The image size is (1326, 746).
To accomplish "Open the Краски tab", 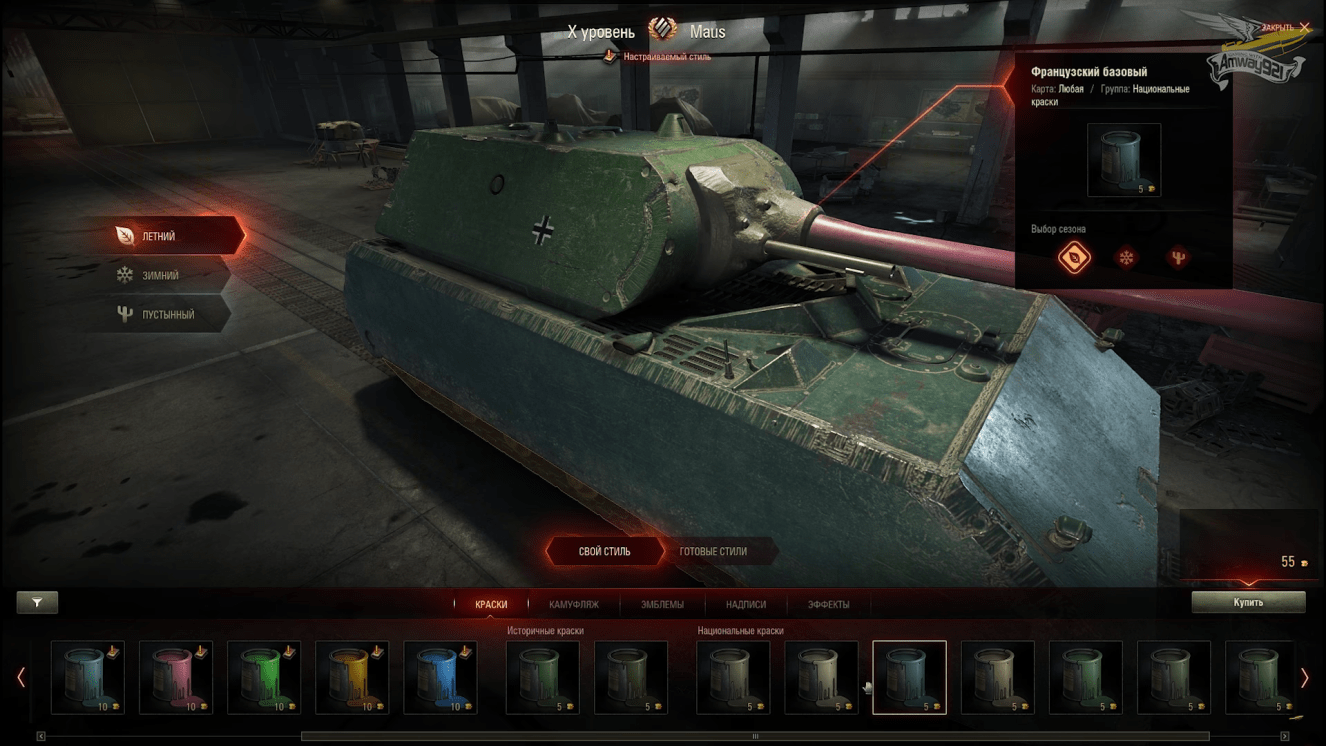I will (x=491, y=604).
